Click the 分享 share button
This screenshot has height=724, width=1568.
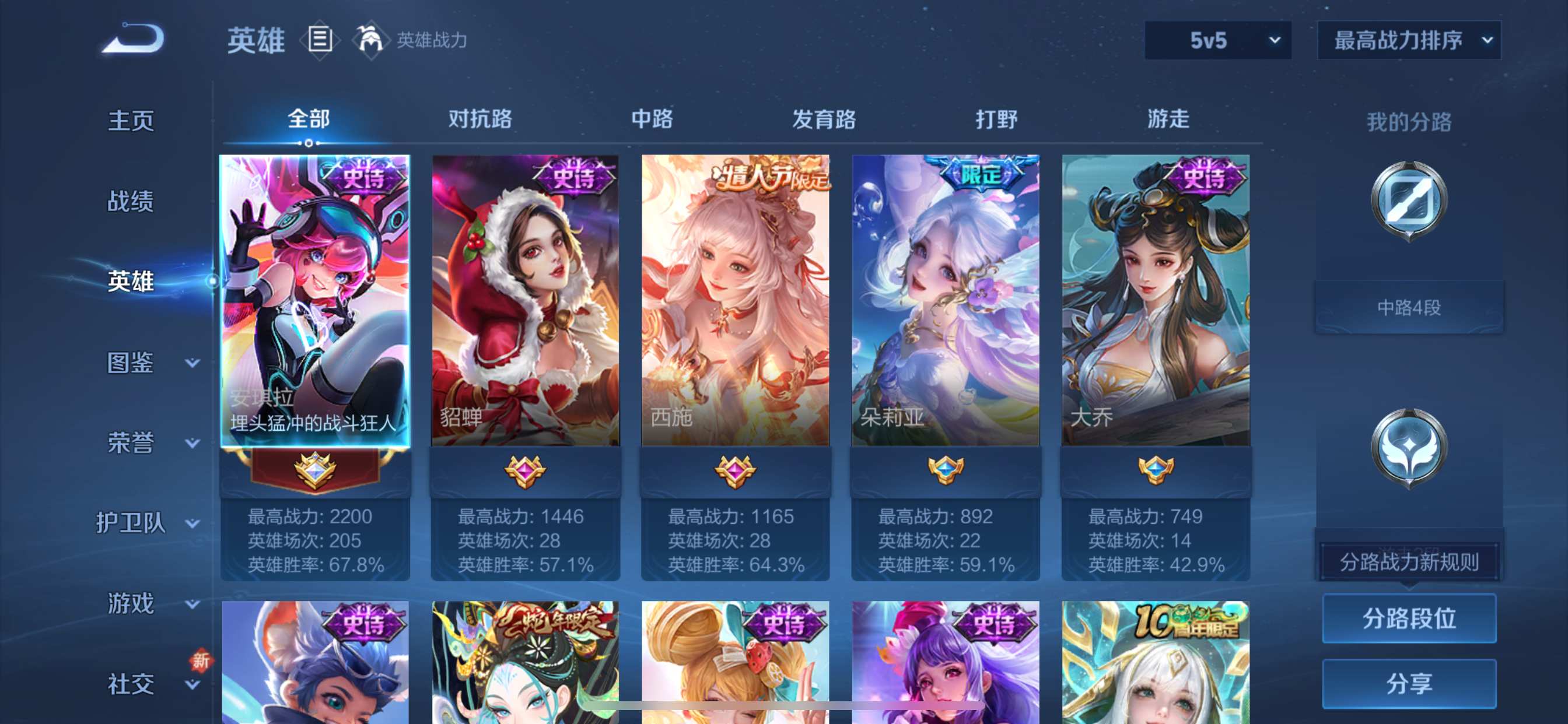1409,684
